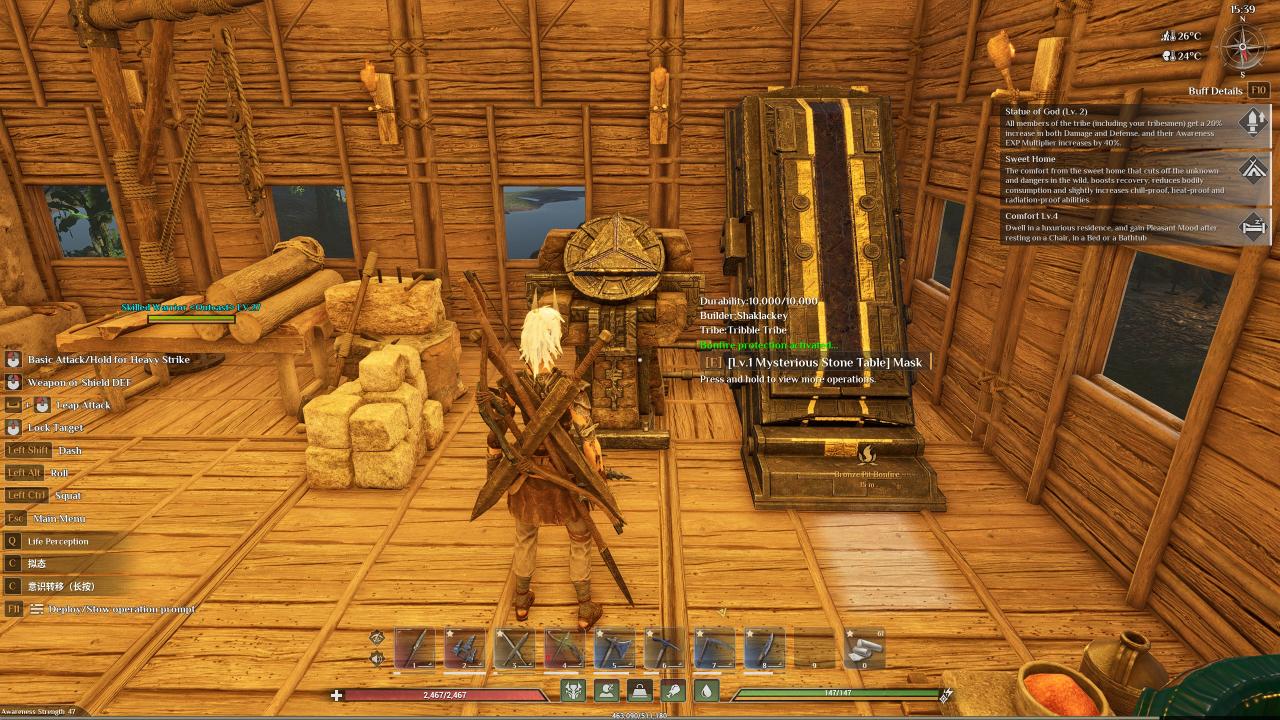This screenshot has height=720, width=1280.
Task: Select the spear in hotbar slot 1
Action: 415,648
